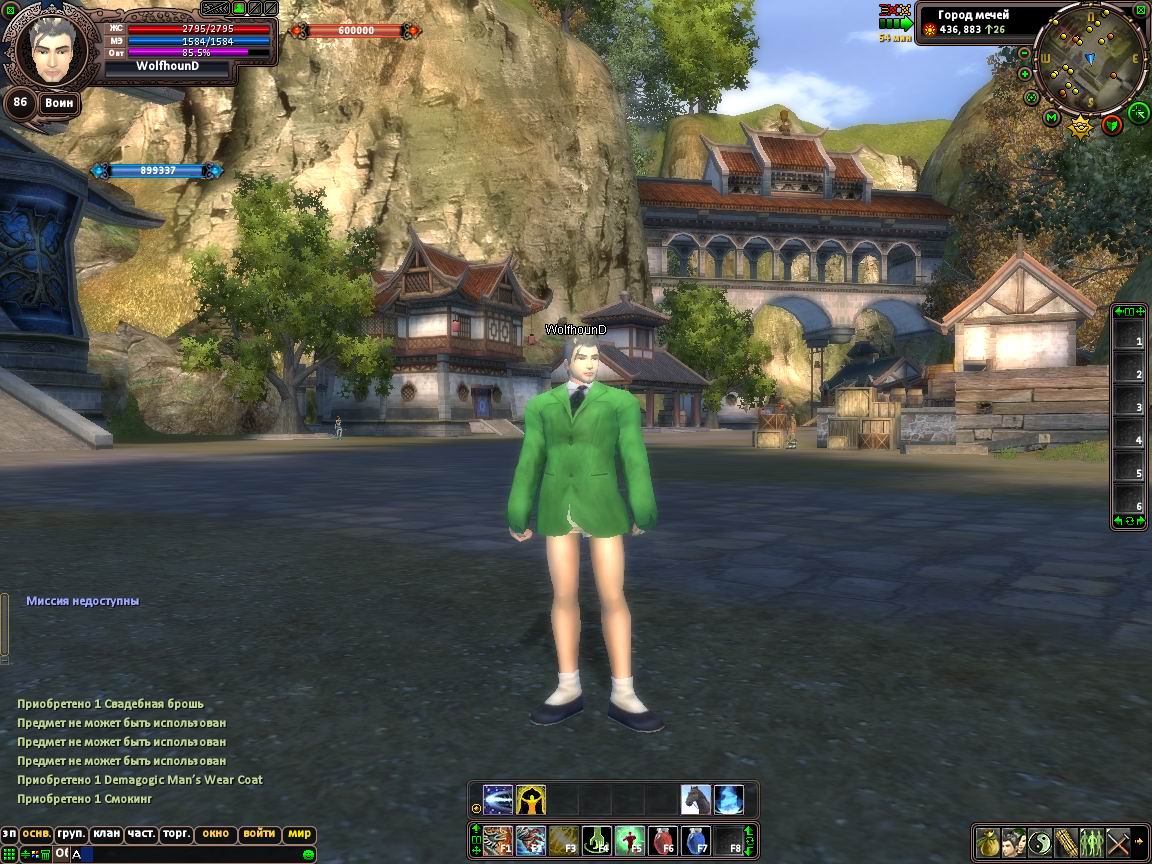This screenshot has width=1152, height=864.
Task: Use the red potion in slot F6
Action: [663, 841]
